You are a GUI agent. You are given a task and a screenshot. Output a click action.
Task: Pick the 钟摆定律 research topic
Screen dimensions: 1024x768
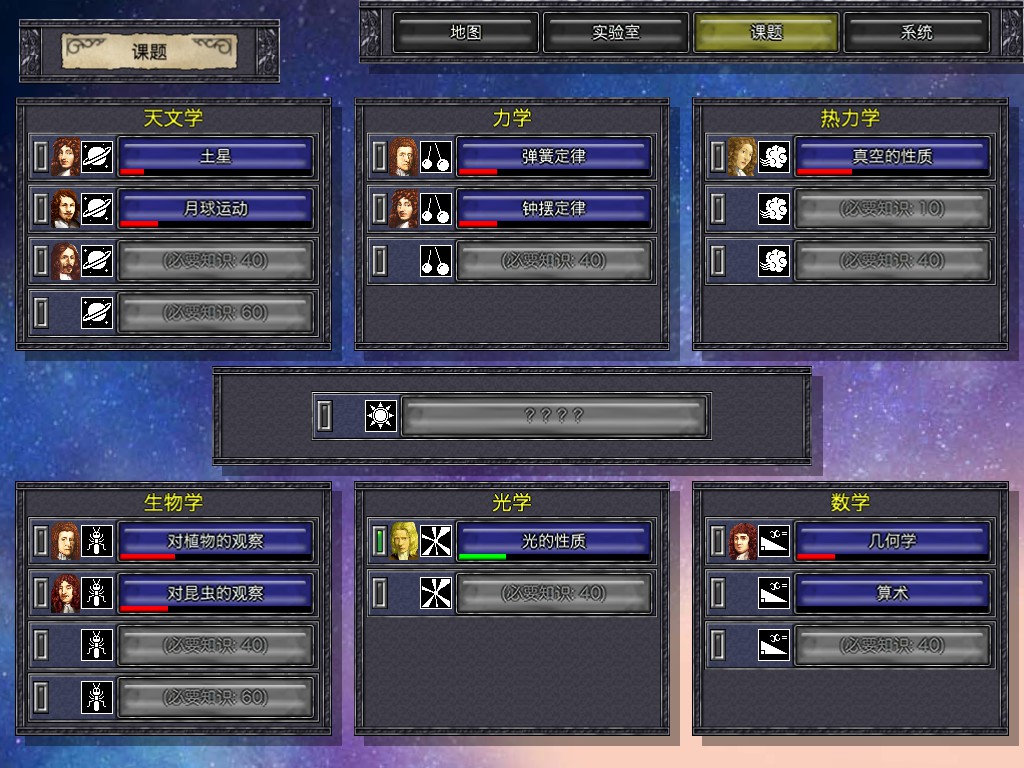553,208
